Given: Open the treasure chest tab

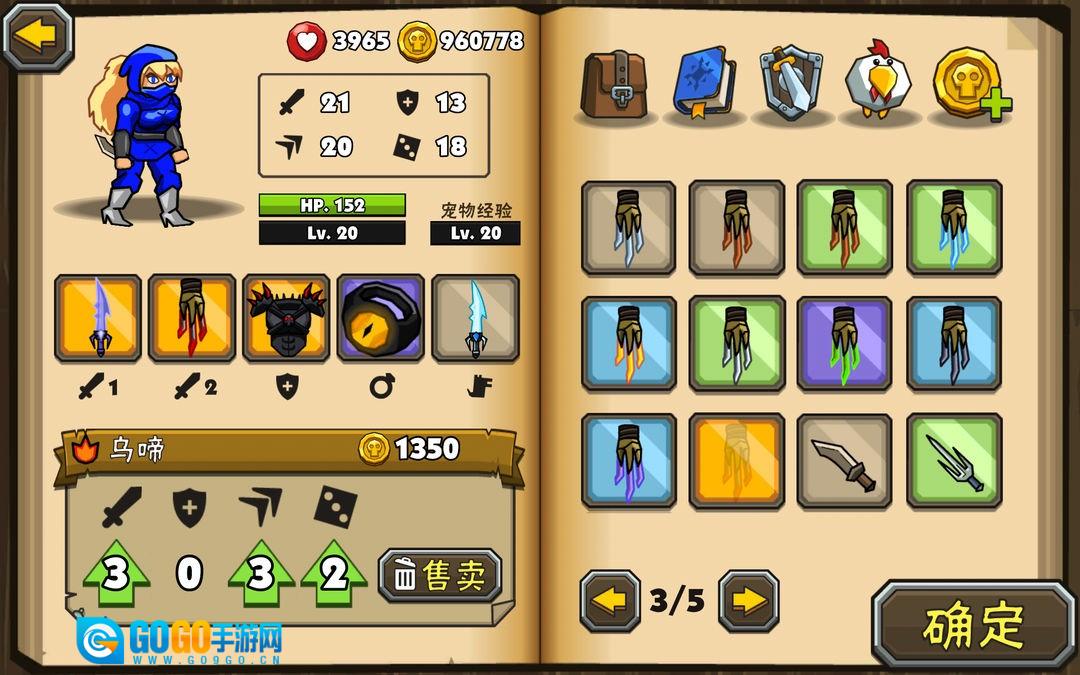Looking at the screenshot, I should click(615, 83).
